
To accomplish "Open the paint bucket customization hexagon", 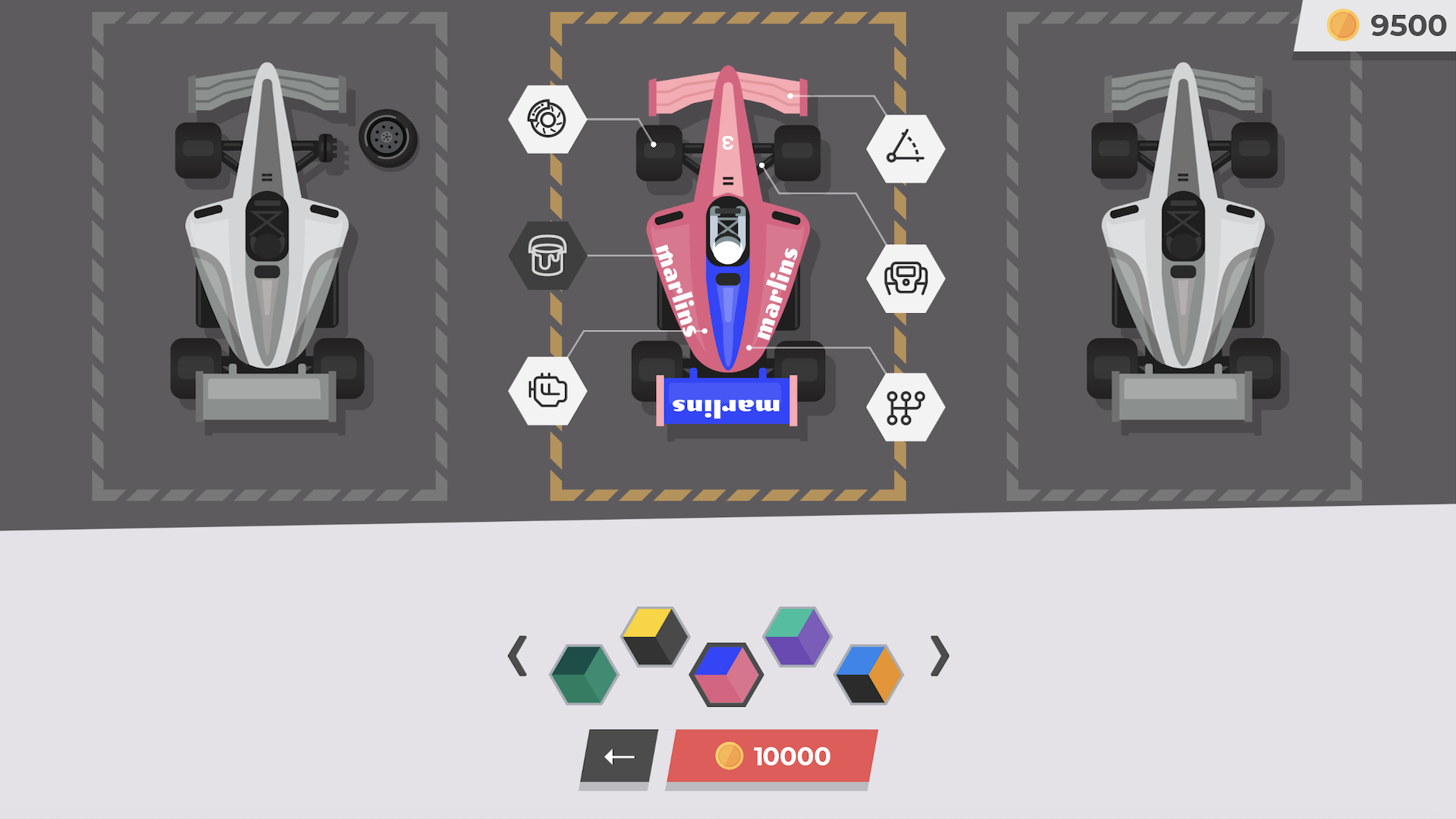I will 548,255.
